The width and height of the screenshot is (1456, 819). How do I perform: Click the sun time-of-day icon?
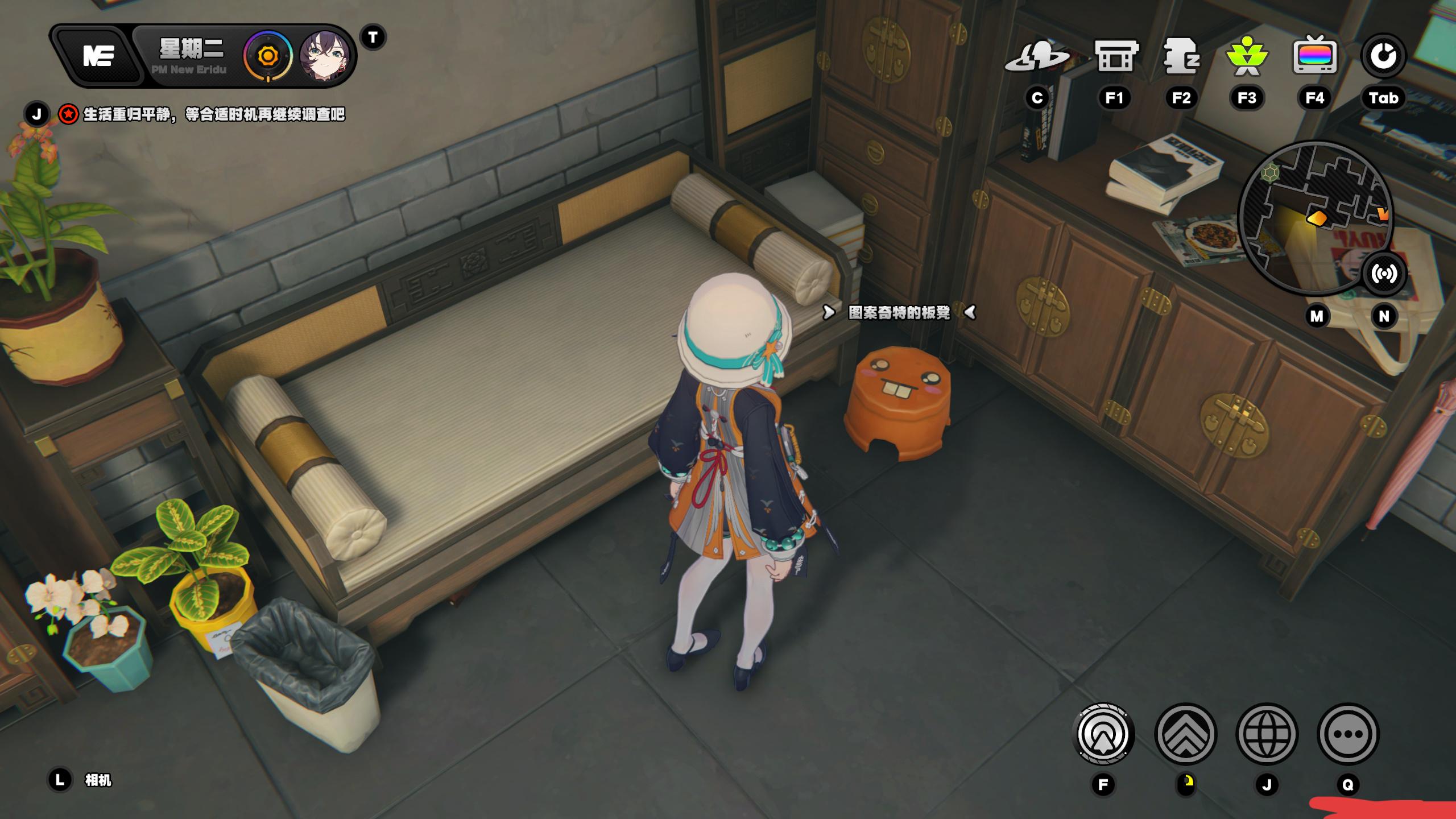coord(267,56)
